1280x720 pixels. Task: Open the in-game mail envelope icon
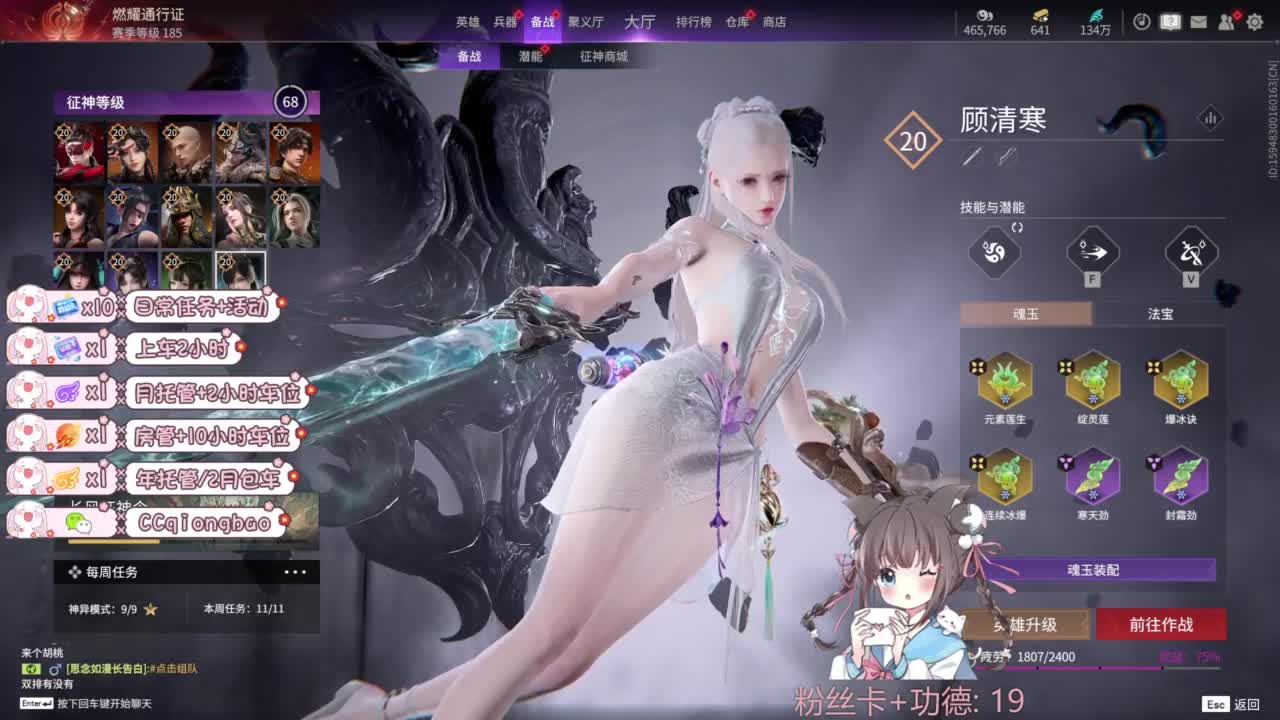(1199, 21)
